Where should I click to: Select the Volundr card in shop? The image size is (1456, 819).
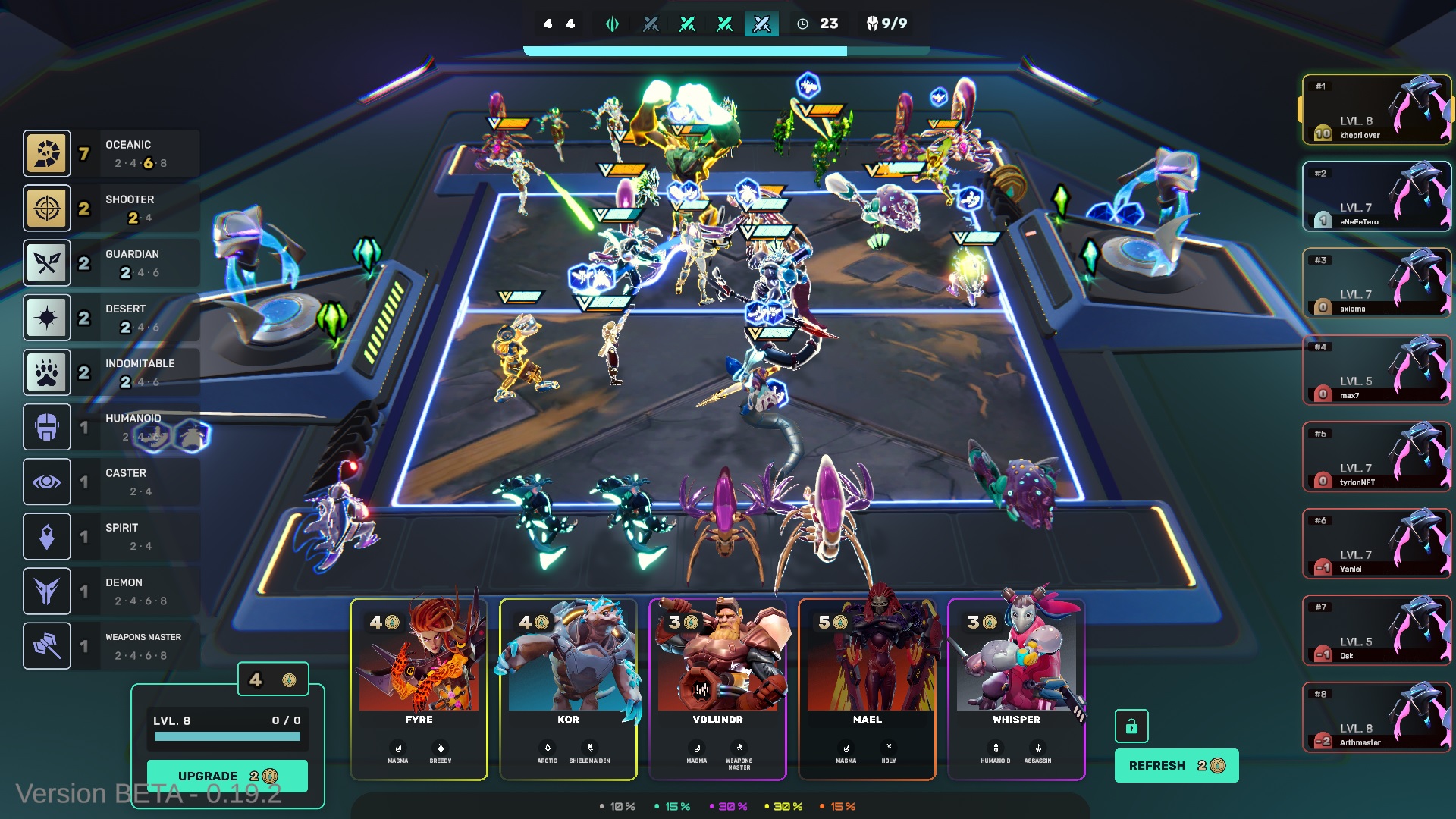pyautogui.click(x=717, y=689)
